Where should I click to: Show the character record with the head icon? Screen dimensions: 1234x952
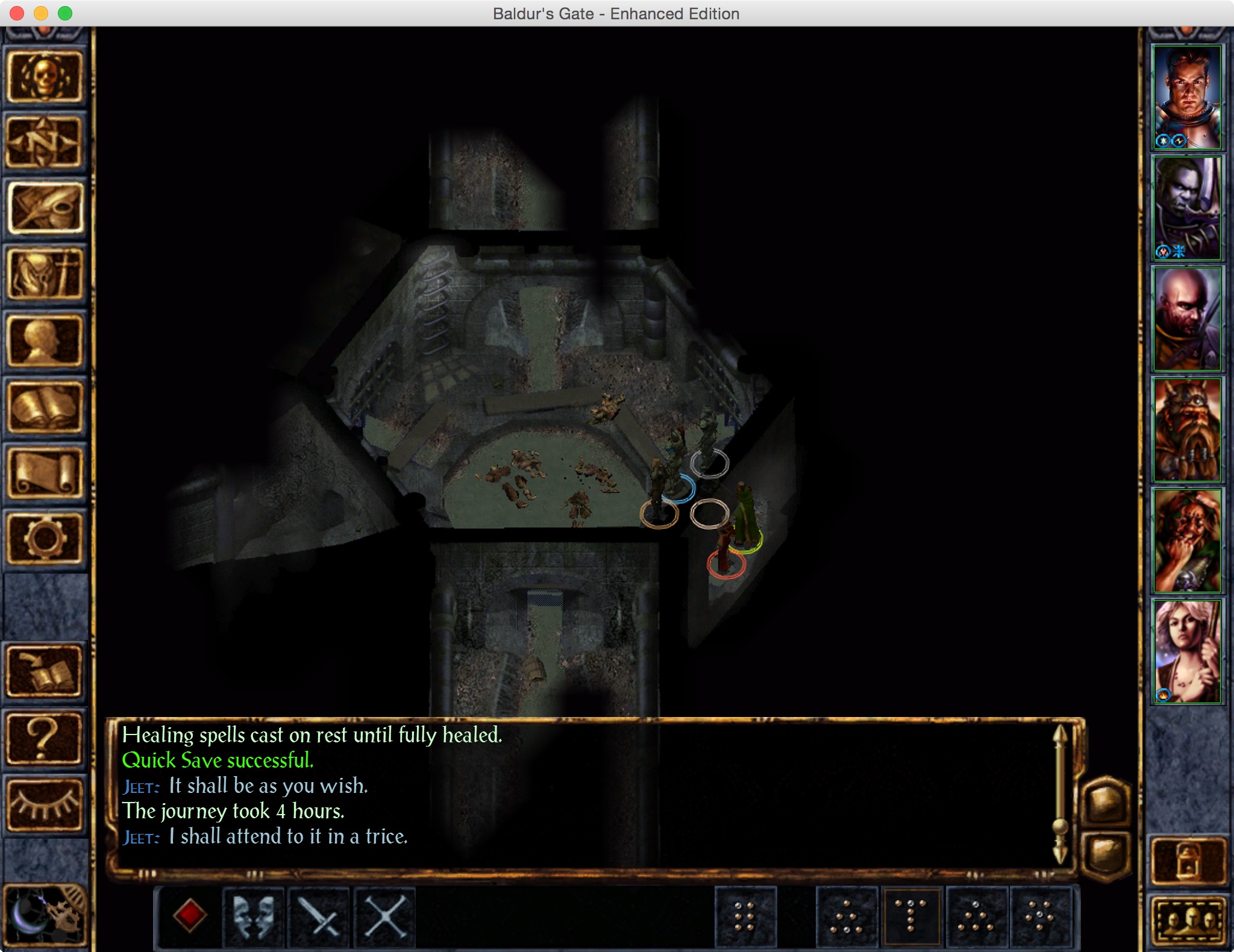pos(44,341)
